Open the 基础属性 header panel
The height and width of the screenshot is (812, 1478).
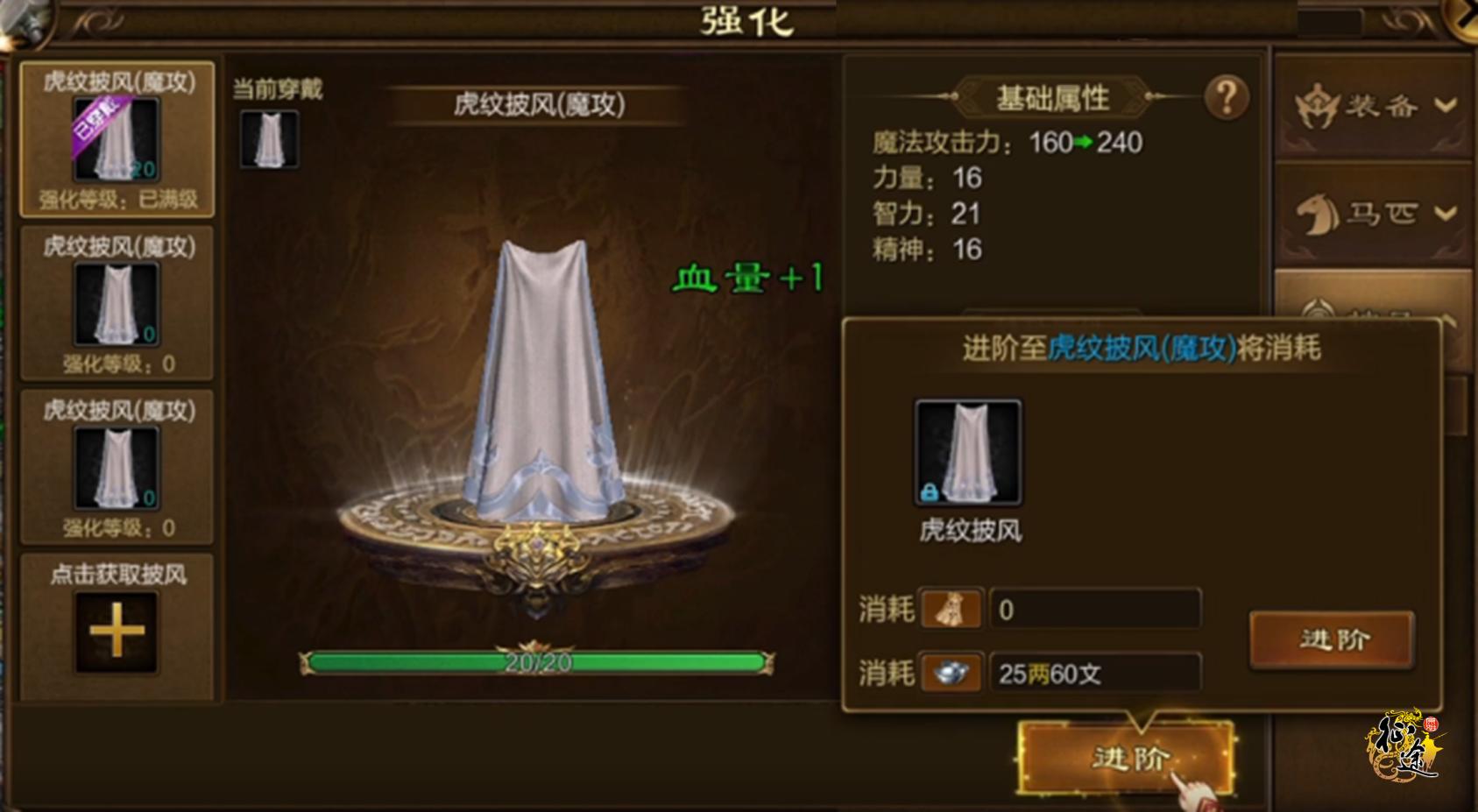(x=1054, y=96)
